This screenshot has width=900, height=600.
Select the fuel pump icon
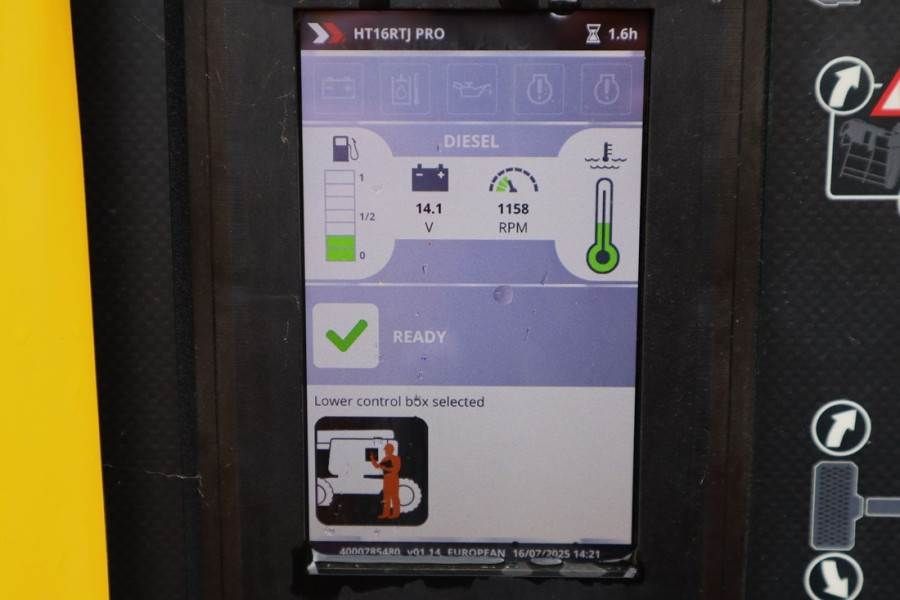tap(346, 151)
